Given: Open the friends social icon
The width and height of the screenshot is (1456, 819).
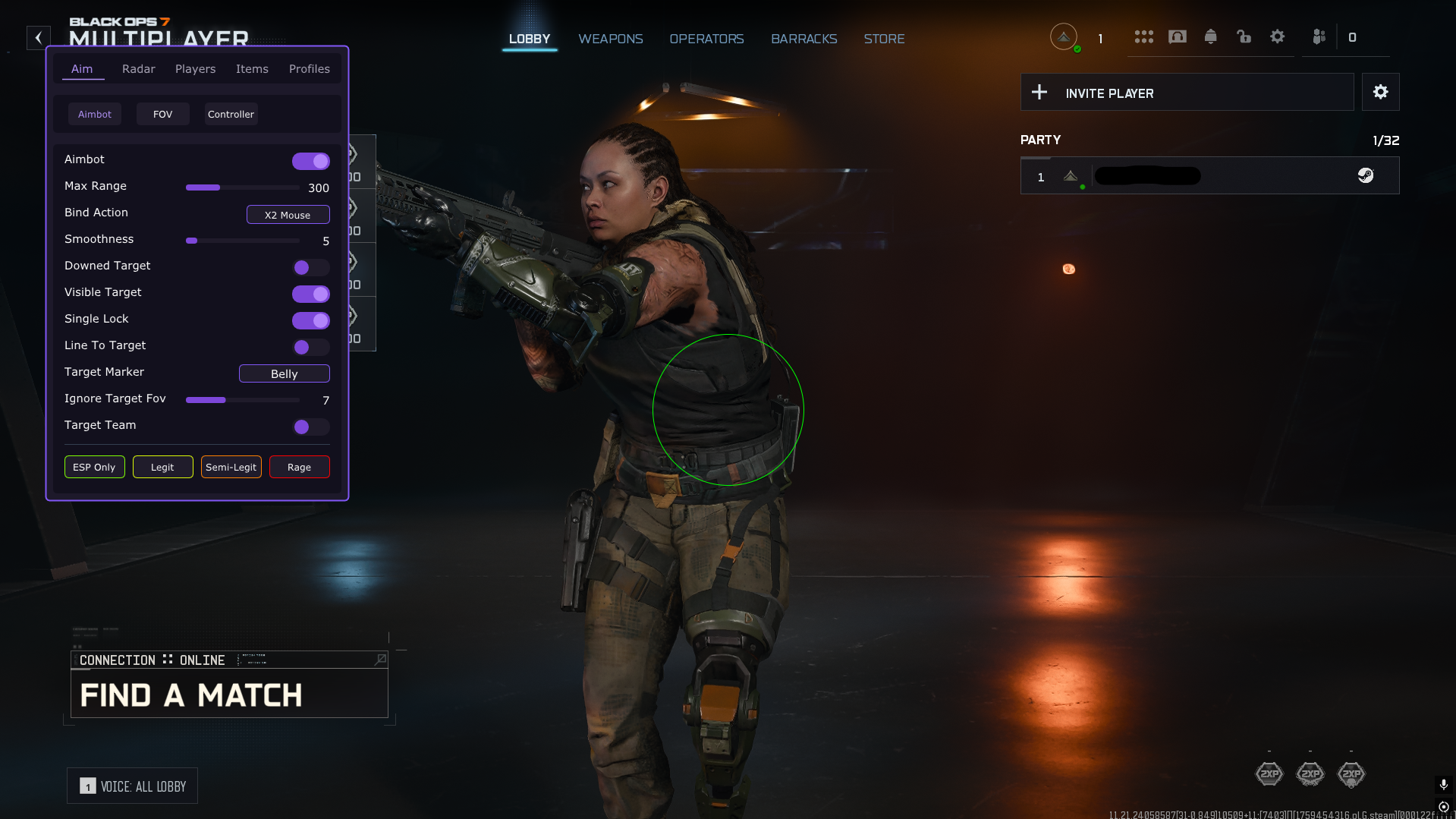Looking at the screenshot, I should click(x=1319, y=36).
